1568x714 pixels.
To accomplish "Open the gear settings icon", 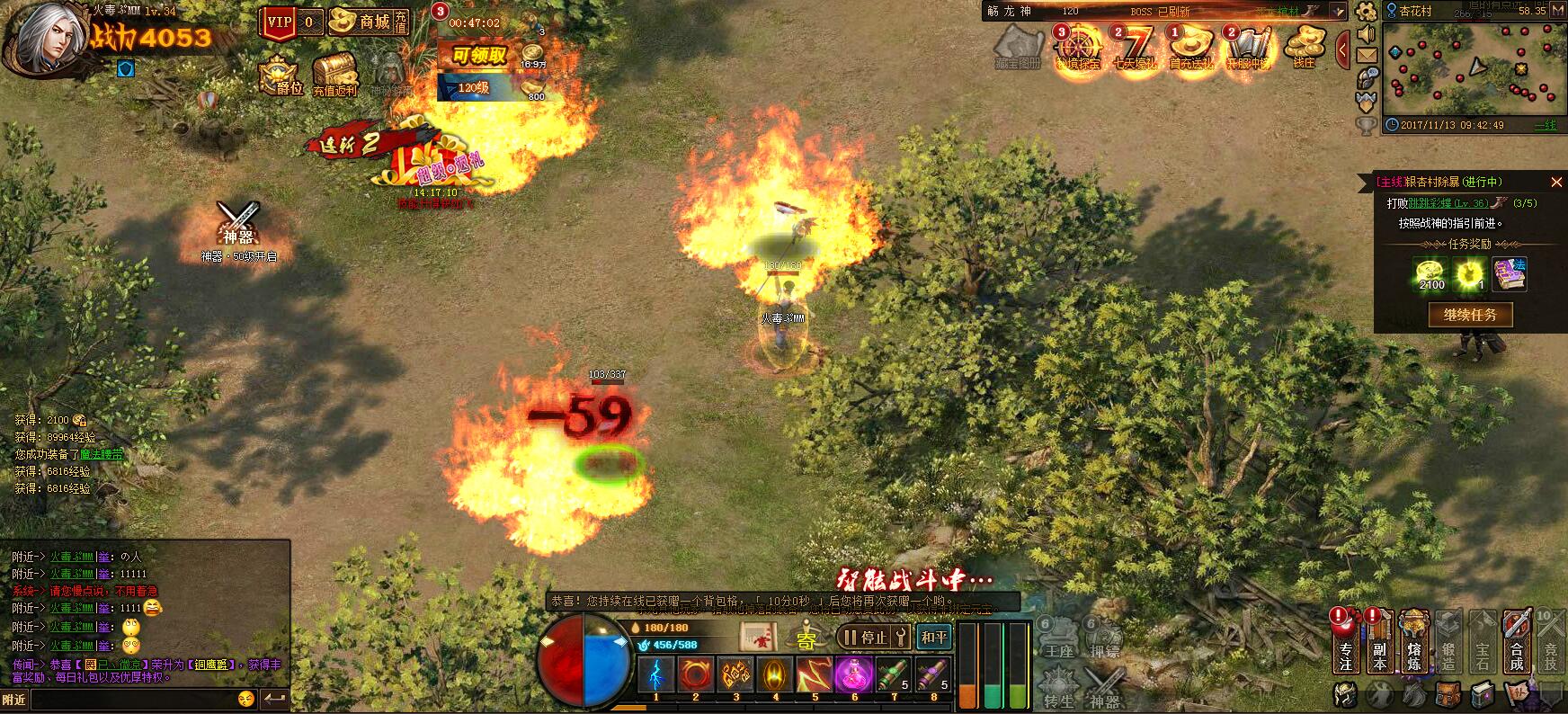I will pos(1367,11).
